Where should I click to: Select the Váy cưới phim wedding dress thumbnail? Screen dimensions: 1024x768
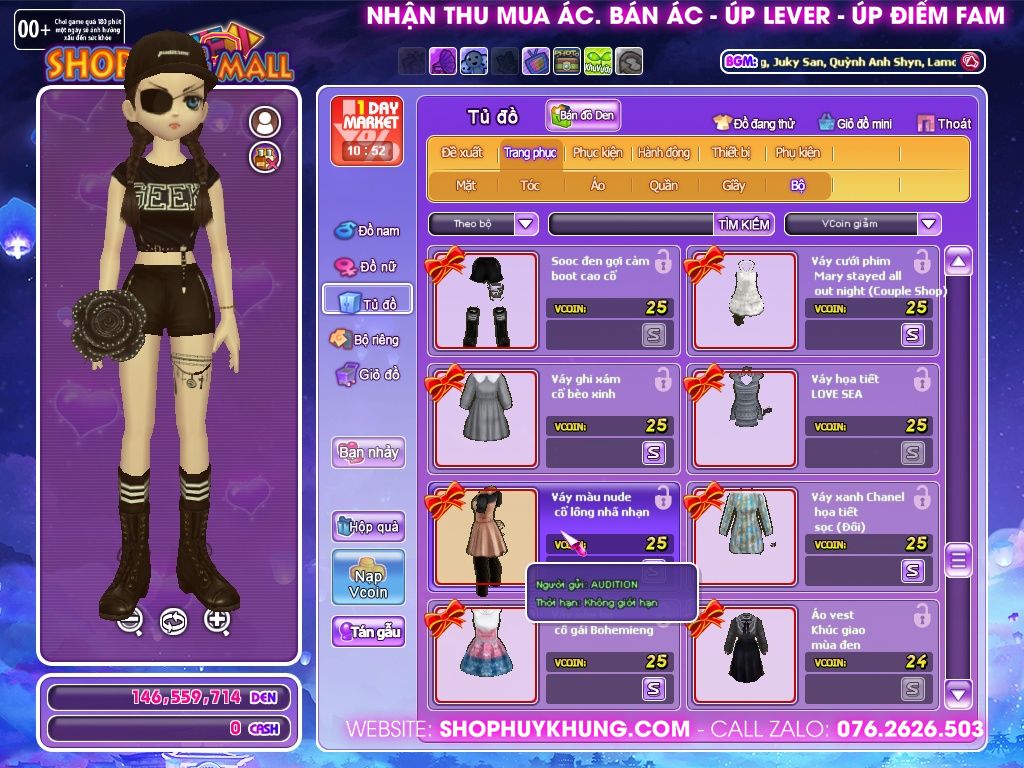click(x=746, y=300)
